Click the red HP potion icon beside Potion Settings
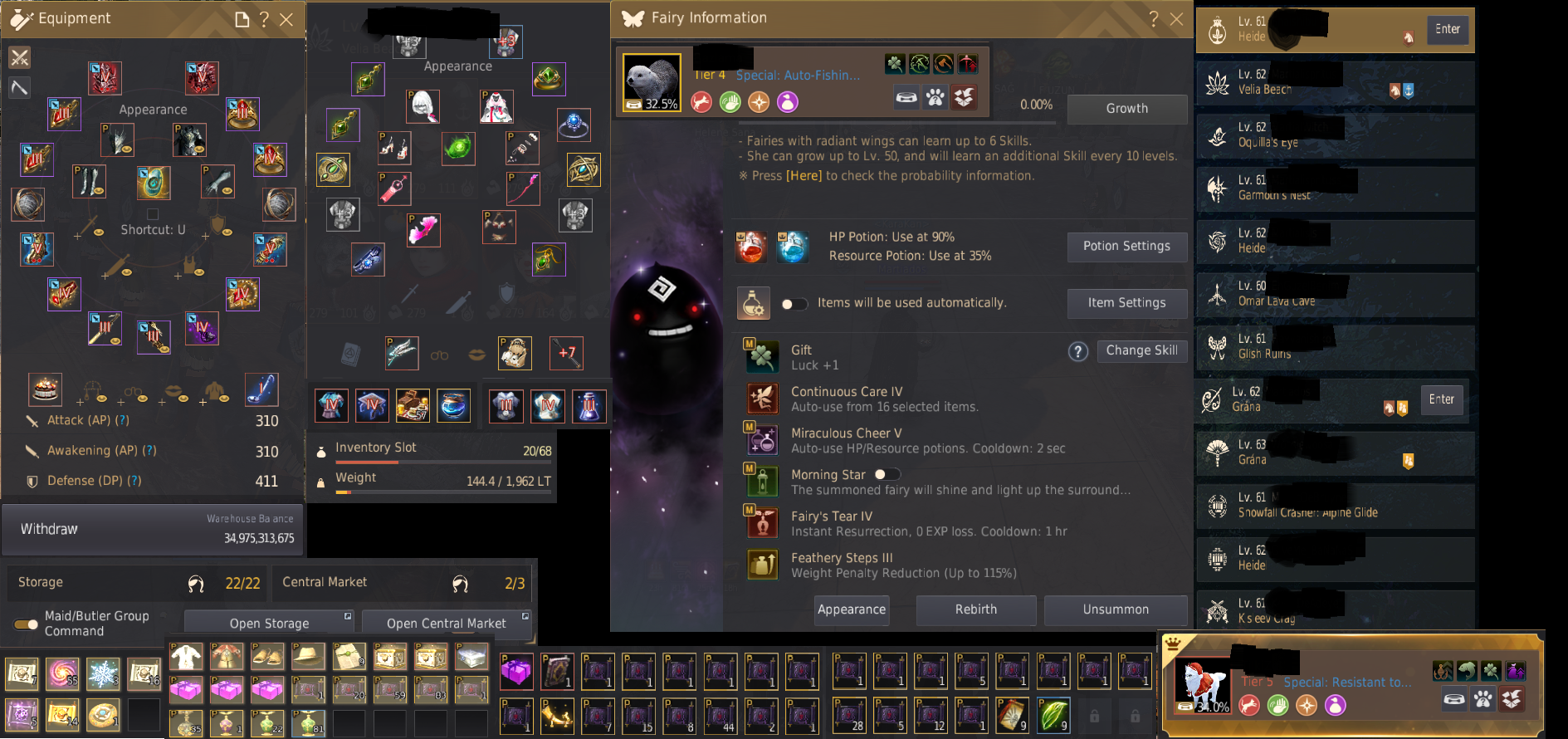 [752, 247]
